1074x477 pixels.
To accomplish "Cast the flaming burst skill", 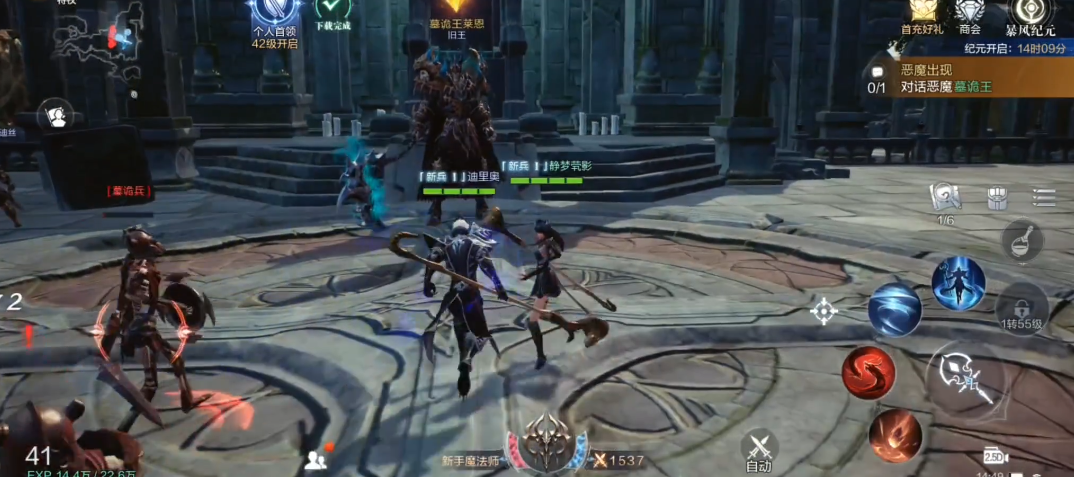I will pos(894,435).
